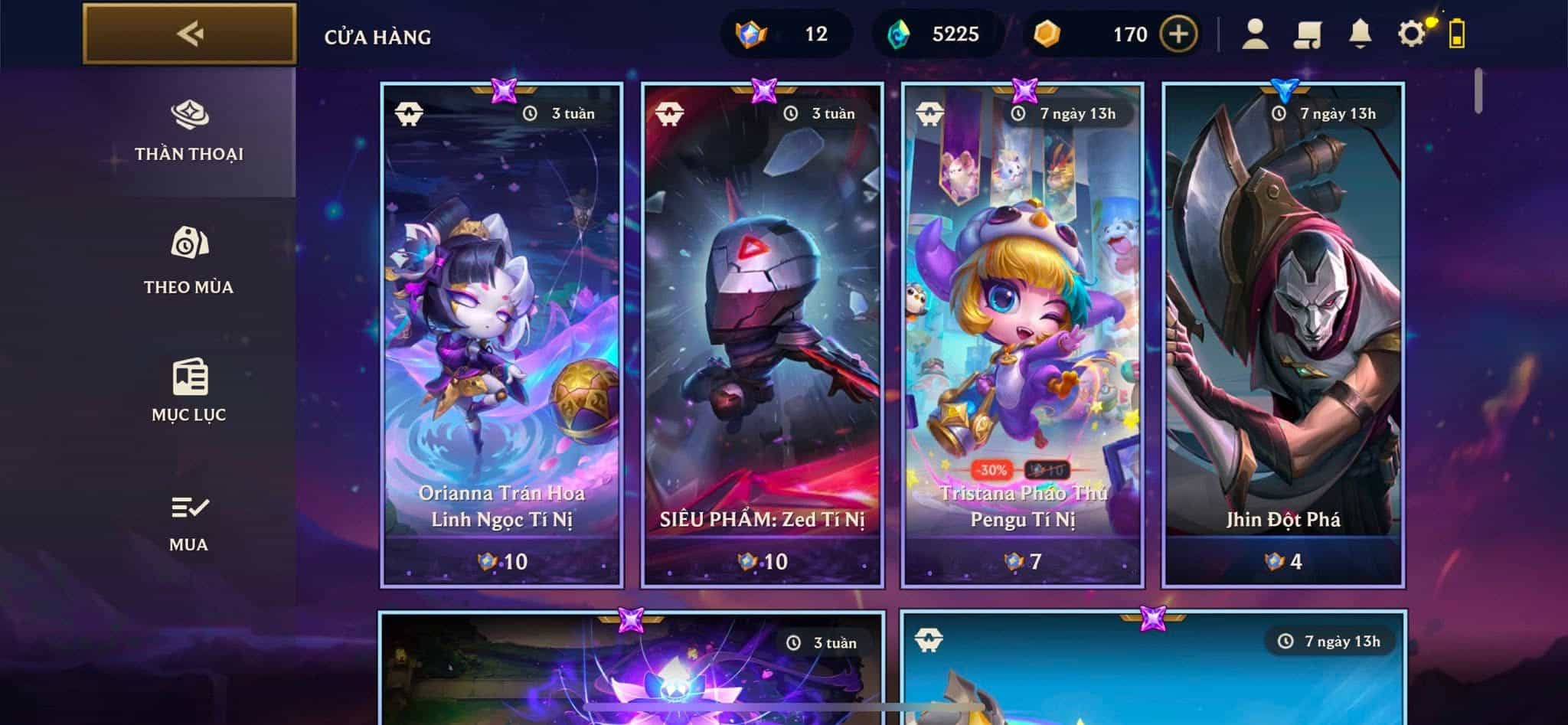Screen dimensions: 1568x725
Task: Tap the green crystal currency counter
Action: tap(936, 34)
